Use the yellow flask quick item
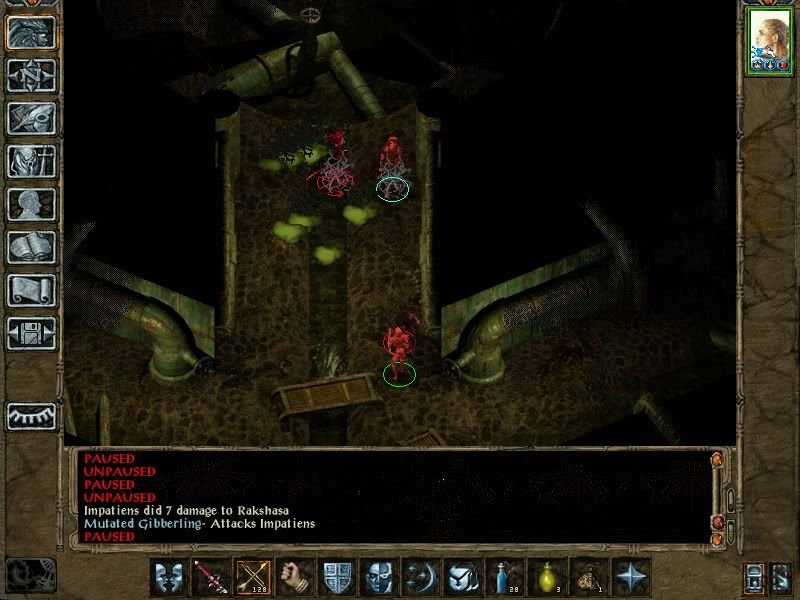Viewport: 800px width, 600px height. 547,578
